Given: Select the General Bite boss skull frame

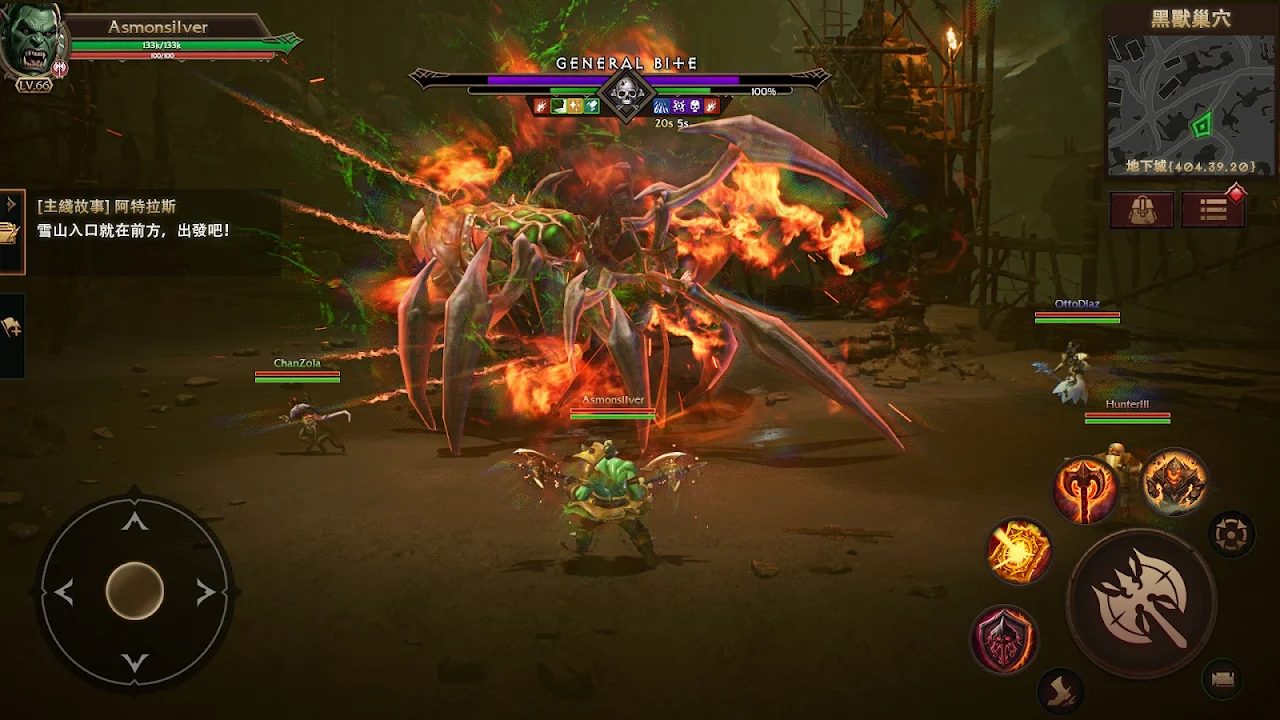Looking at the screenshot, I should coord(626,95).
